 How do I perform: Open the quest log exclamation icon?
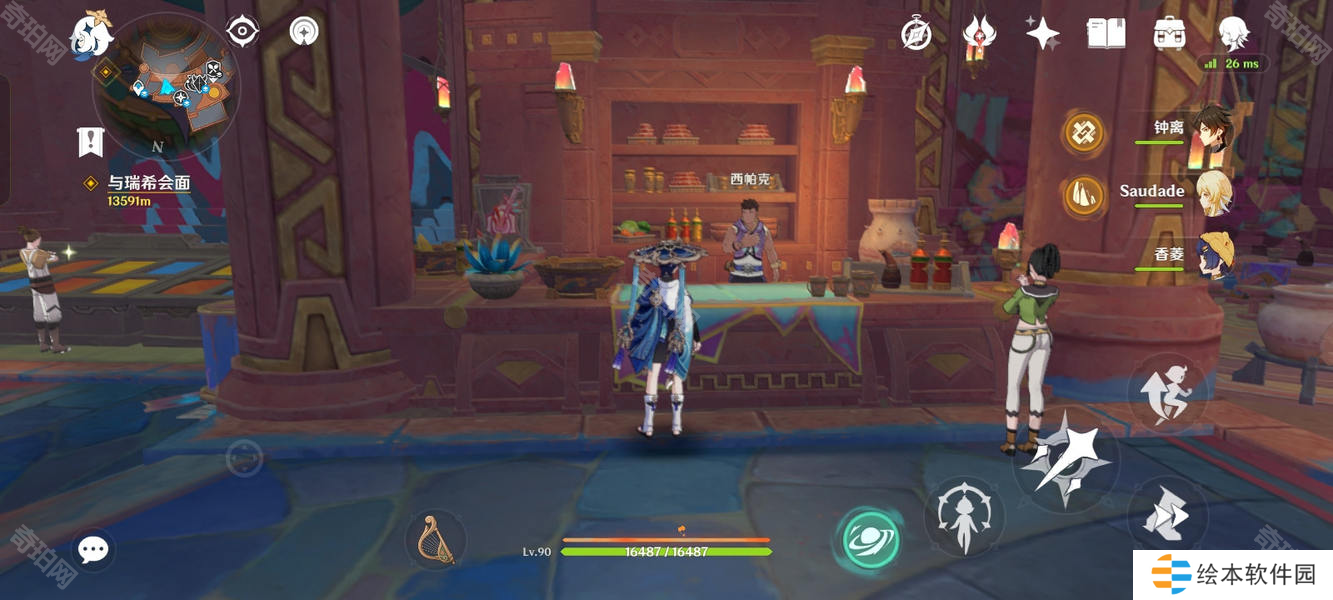(91, 142)
